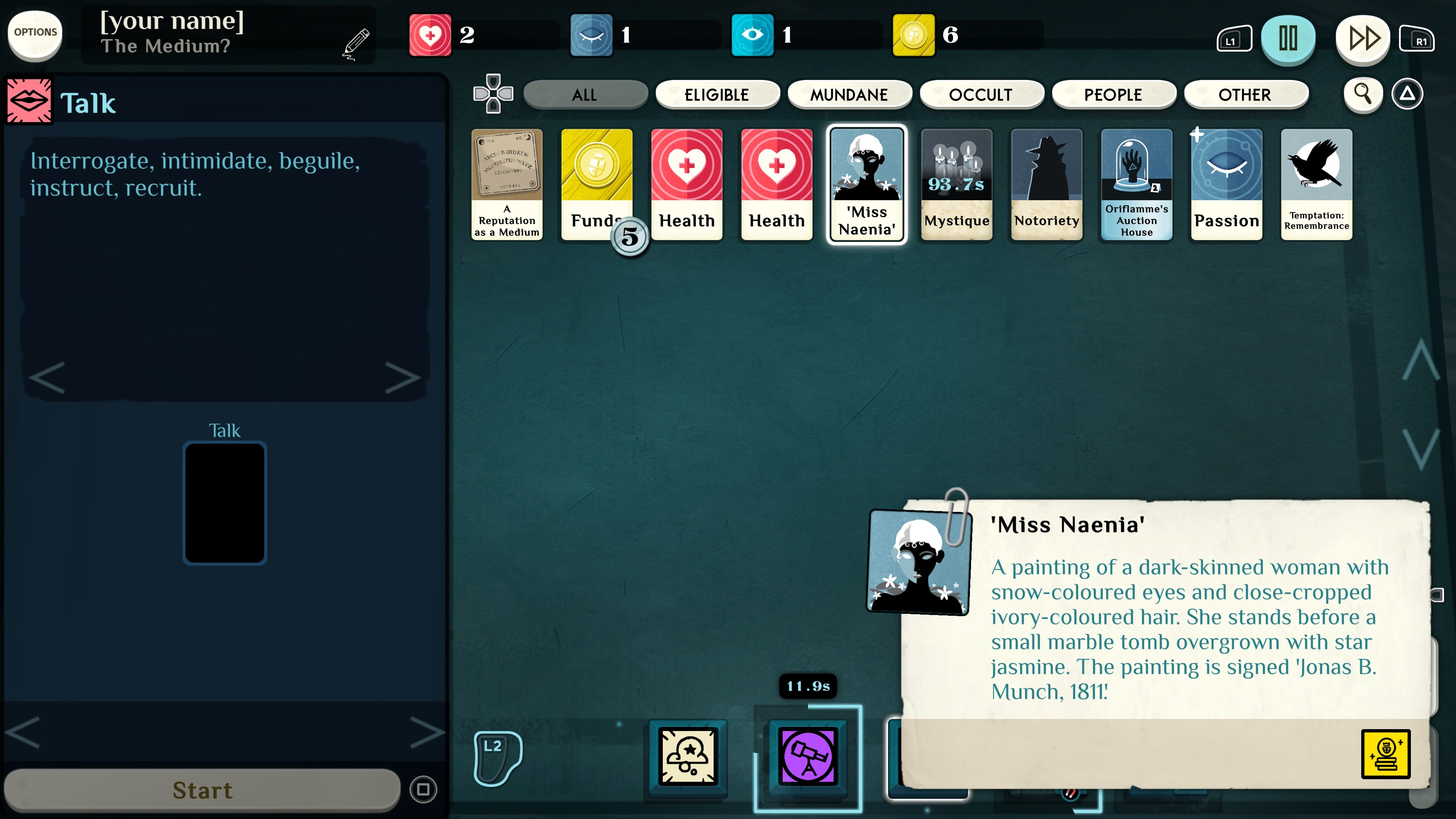1456x819 pixels.
Task: Toggle the pause button
Action: (1288, 38)
